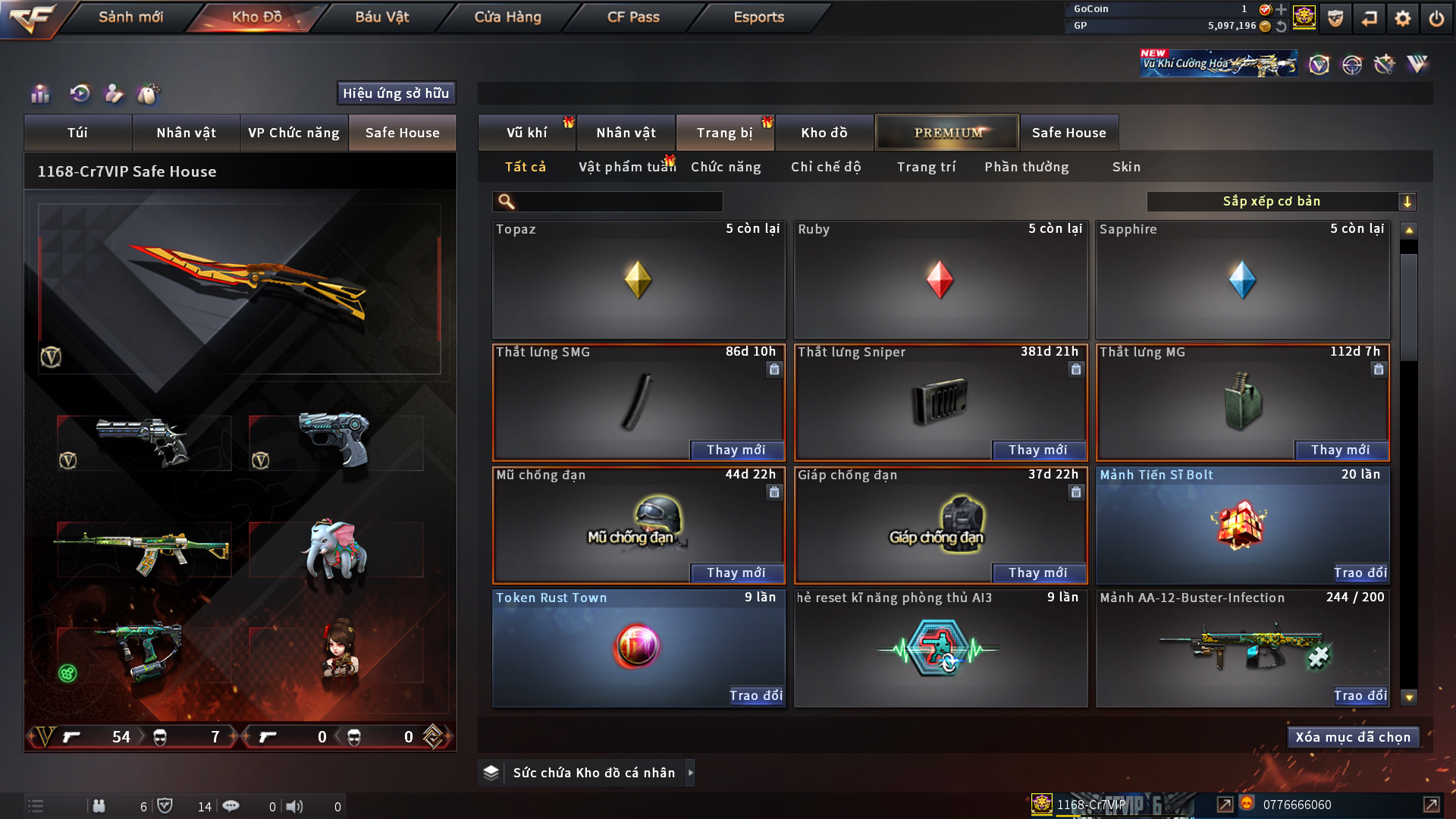Screen dimensions: 1456x819
Task: Renew the Thắt lưng SMG item
Action: [736, 450]
